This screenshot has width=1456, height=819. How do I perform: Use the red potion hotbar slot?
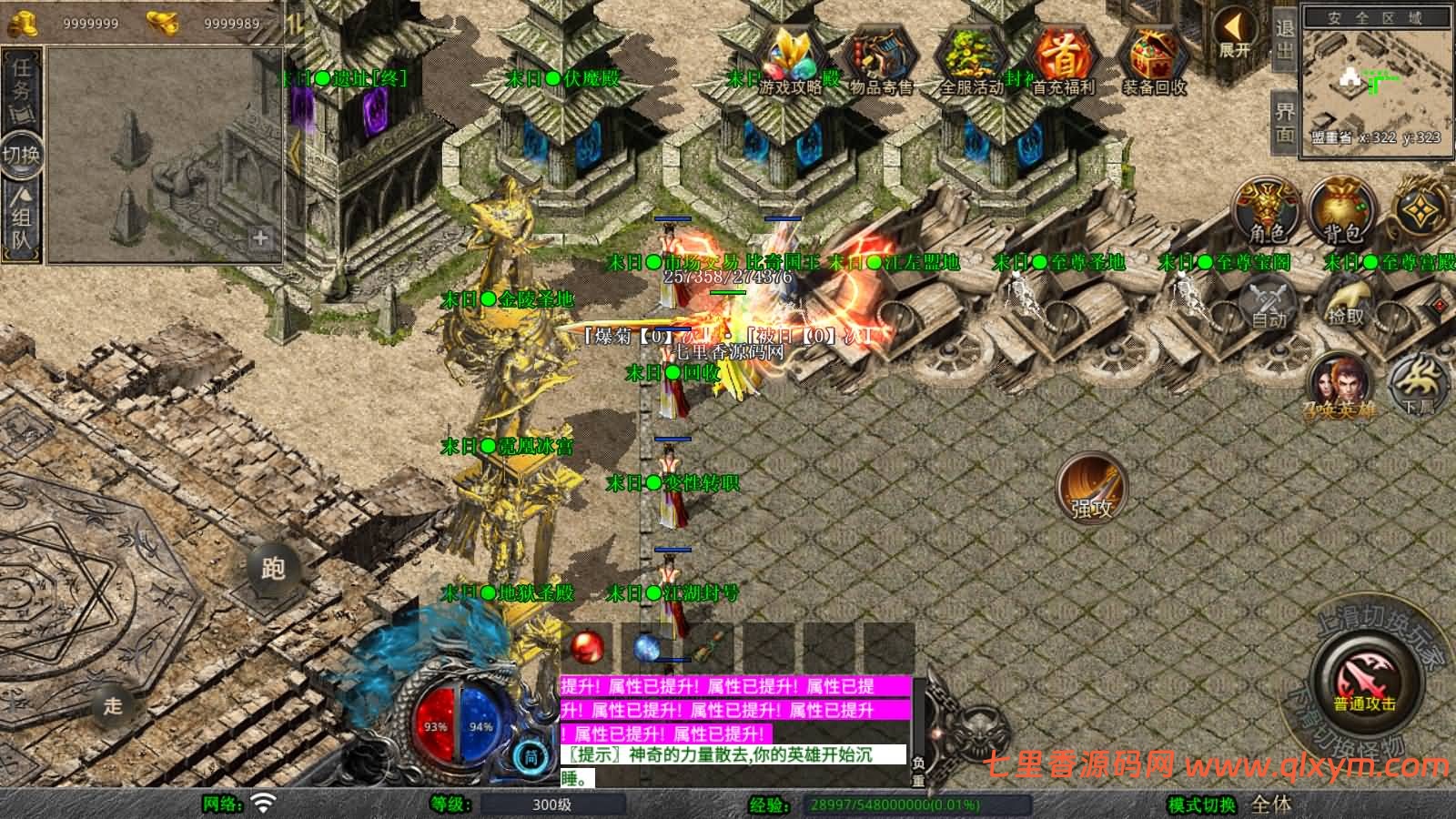pyautogui.click(x=588, y=647)
